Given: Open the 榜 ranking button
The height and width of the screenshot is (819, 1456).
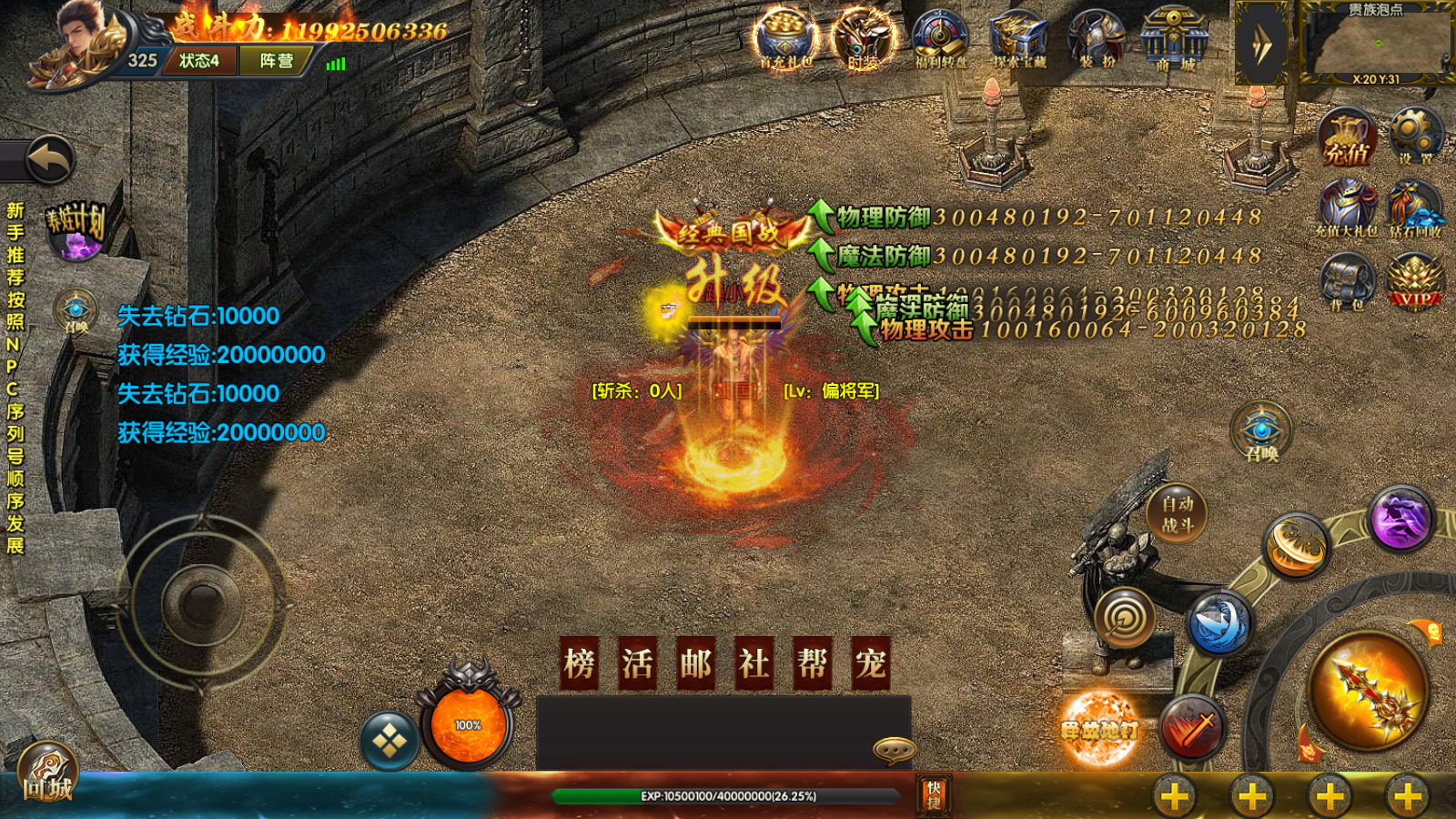Looking at the screenshot, I should 580,663.
